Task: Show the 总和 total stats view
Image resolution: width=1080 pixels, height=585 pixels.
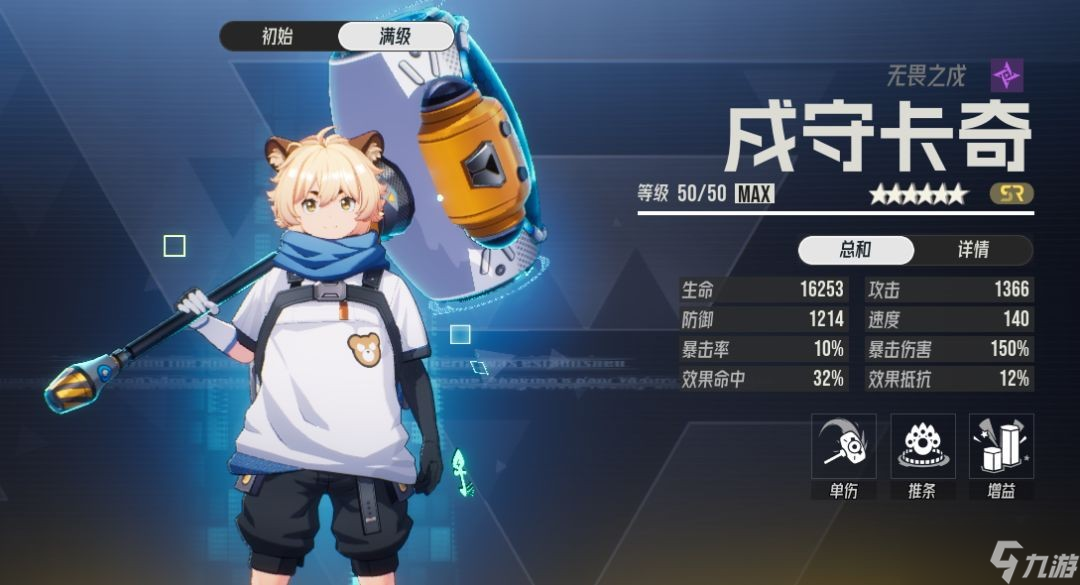Action: point(856,250)
